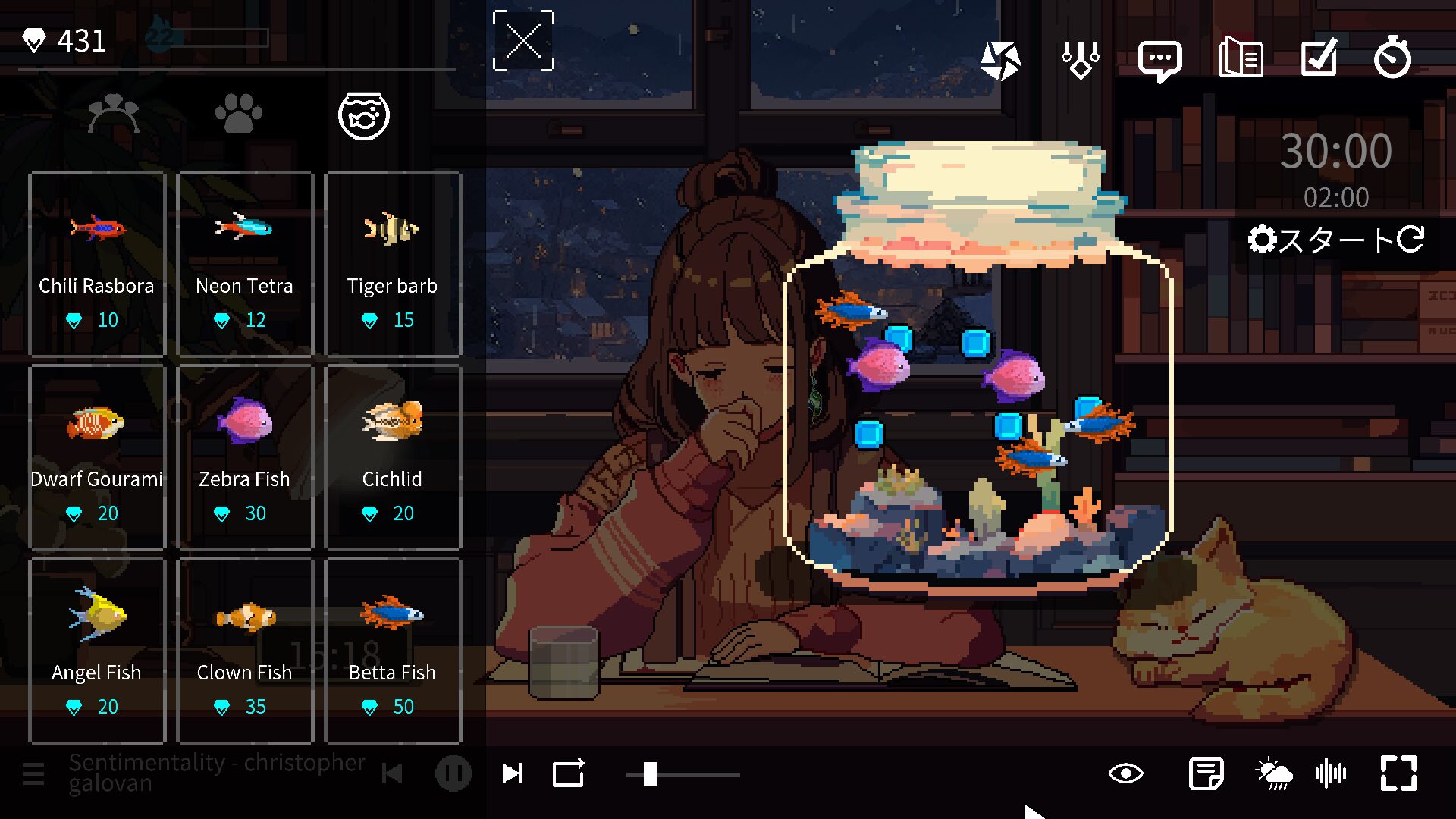
Task: Buy the Betta Fish for 50 gems
Action: [x=393, y=648]
